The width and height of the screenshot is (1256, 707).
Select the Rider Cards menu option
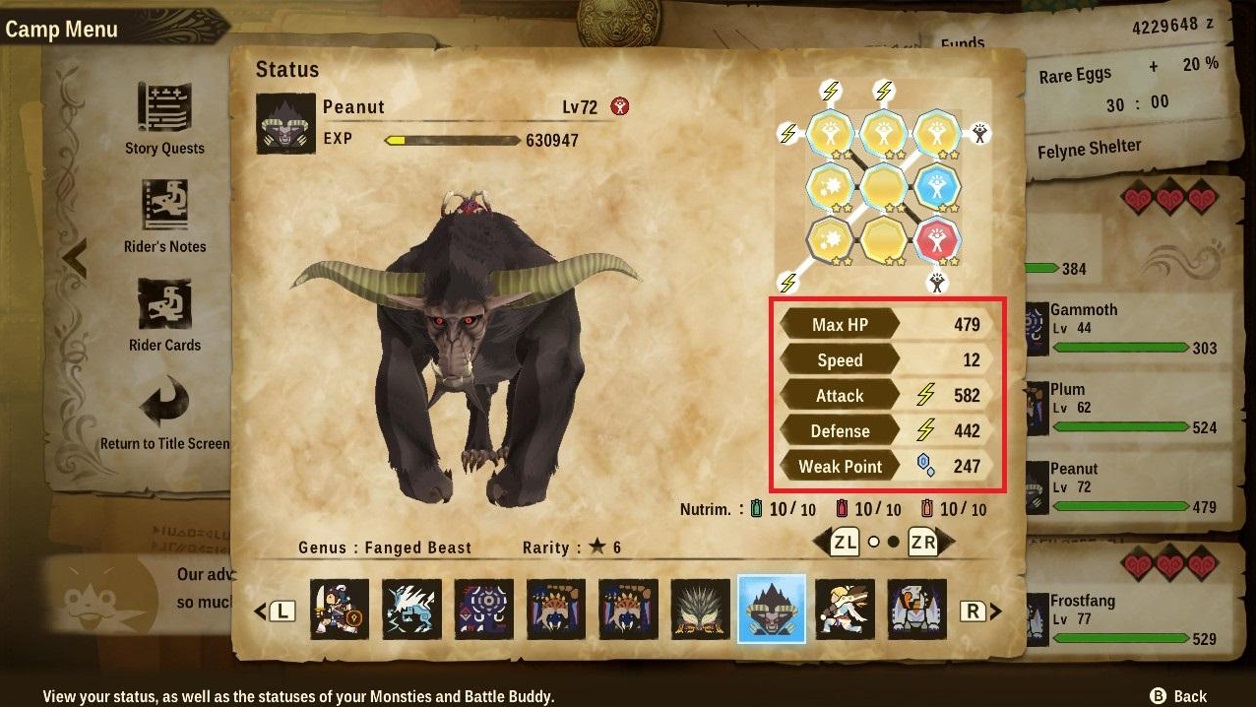pos(165,315)
